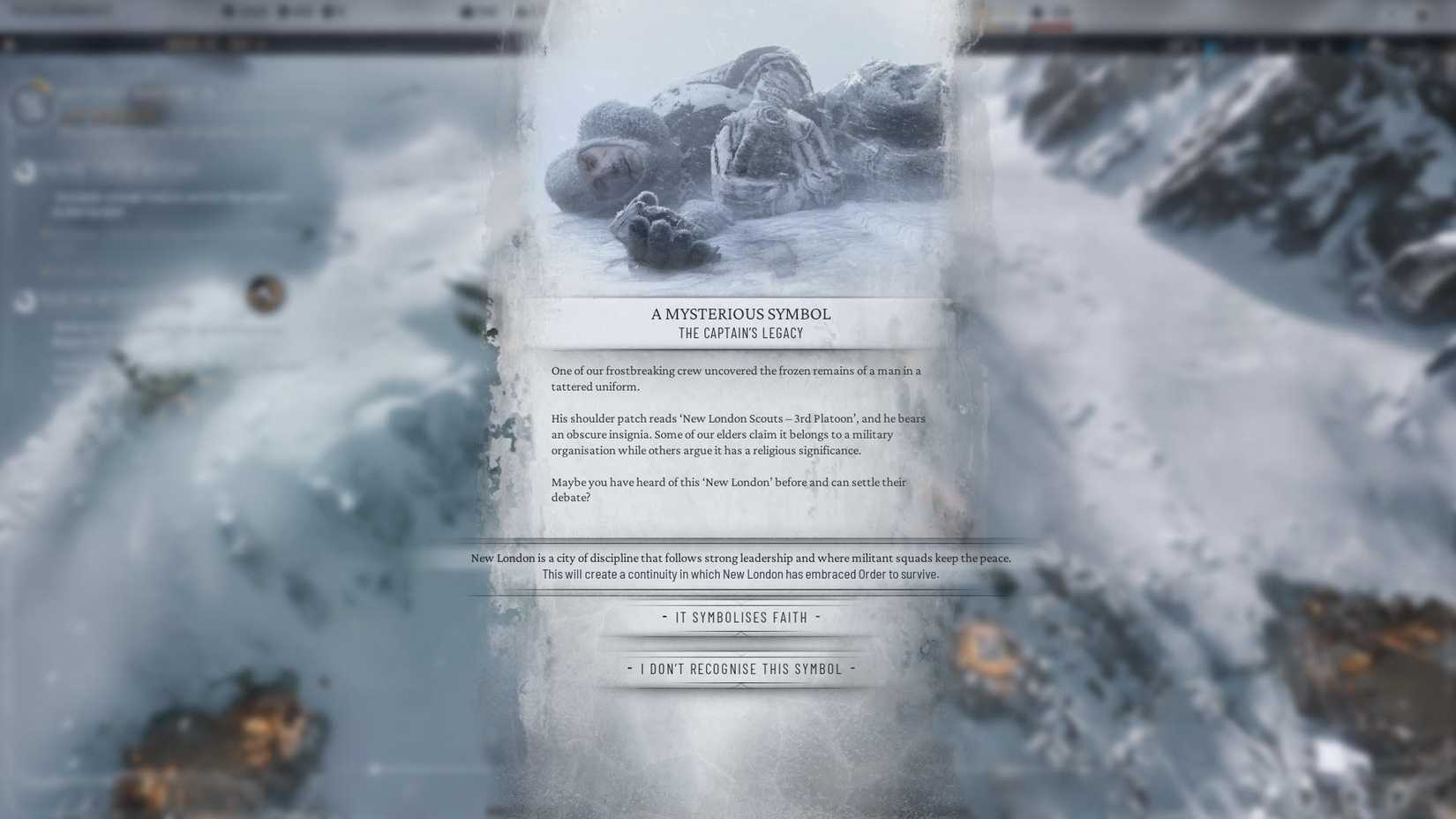
Task: Click the progress strip on the second top bar
Action: point(212,41)
